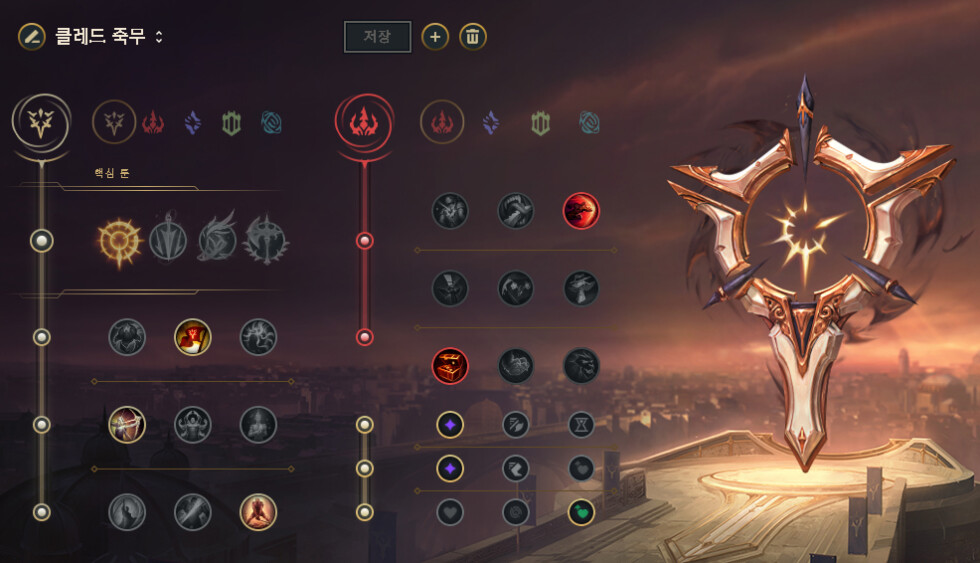
Task: Select the red Sudden Impact rune
Action: click(x=581, y=211)
